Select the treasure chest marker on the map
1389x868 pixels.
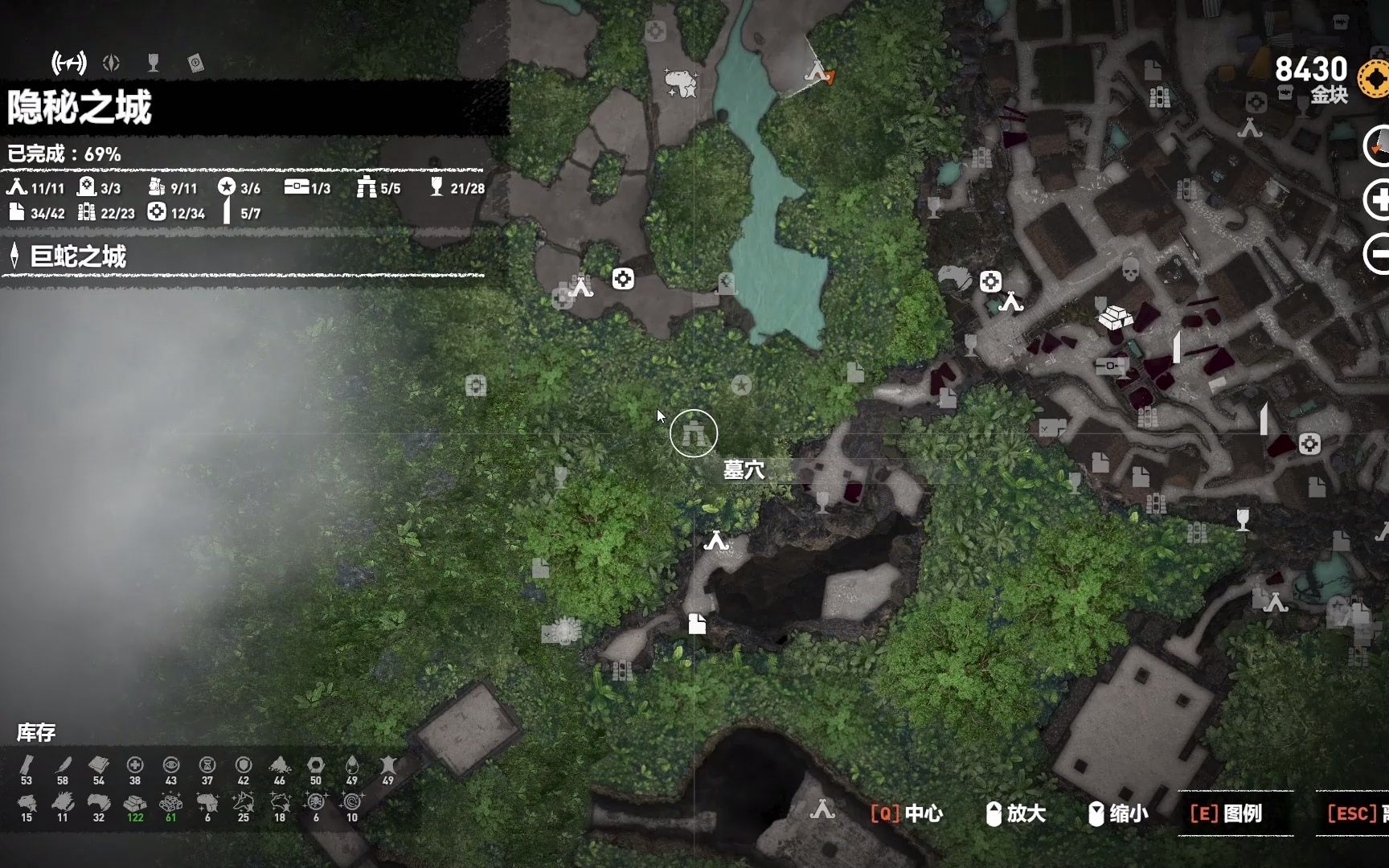click(x=1110, y=366)
